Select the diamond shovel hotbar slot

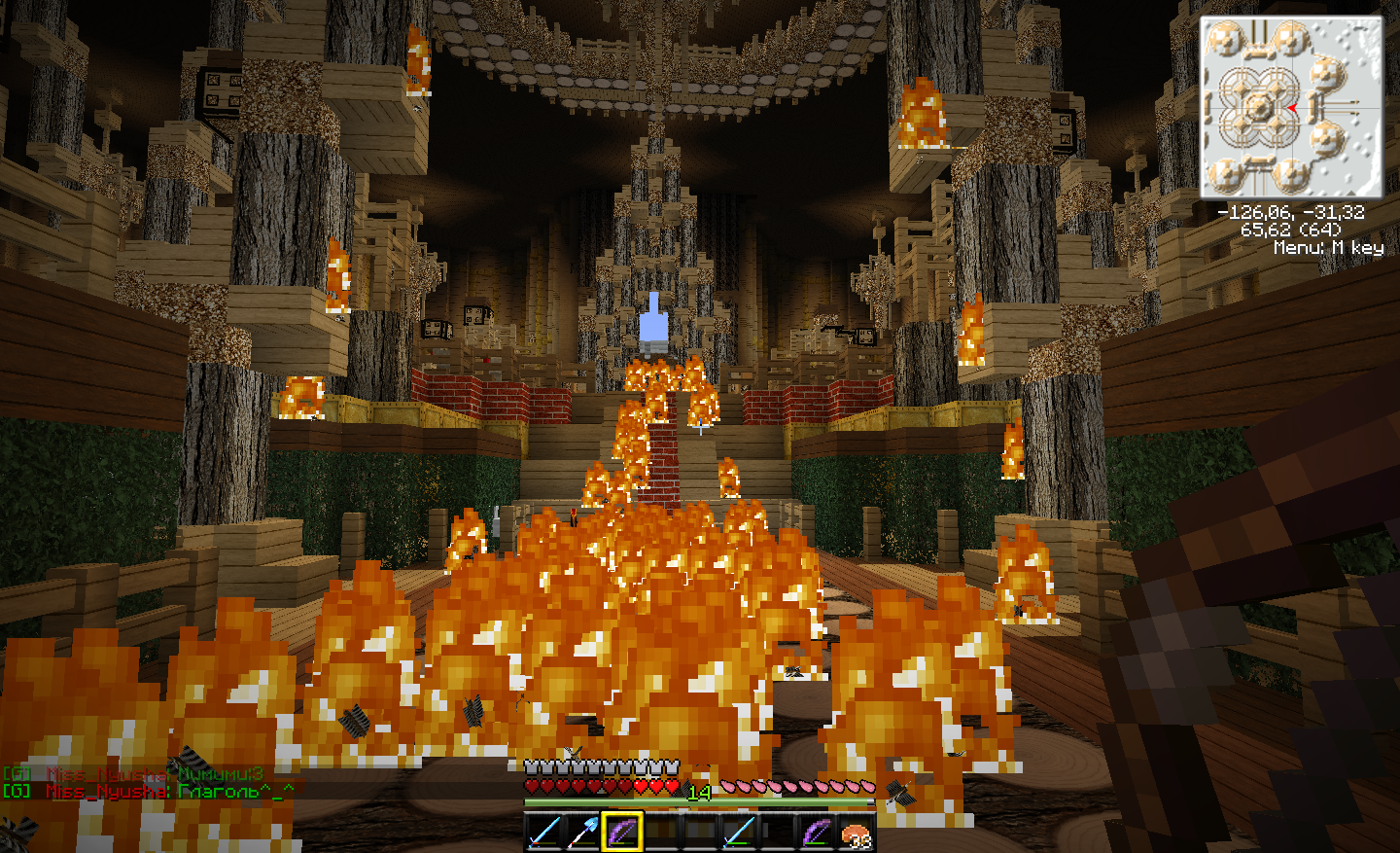point(583,833)
